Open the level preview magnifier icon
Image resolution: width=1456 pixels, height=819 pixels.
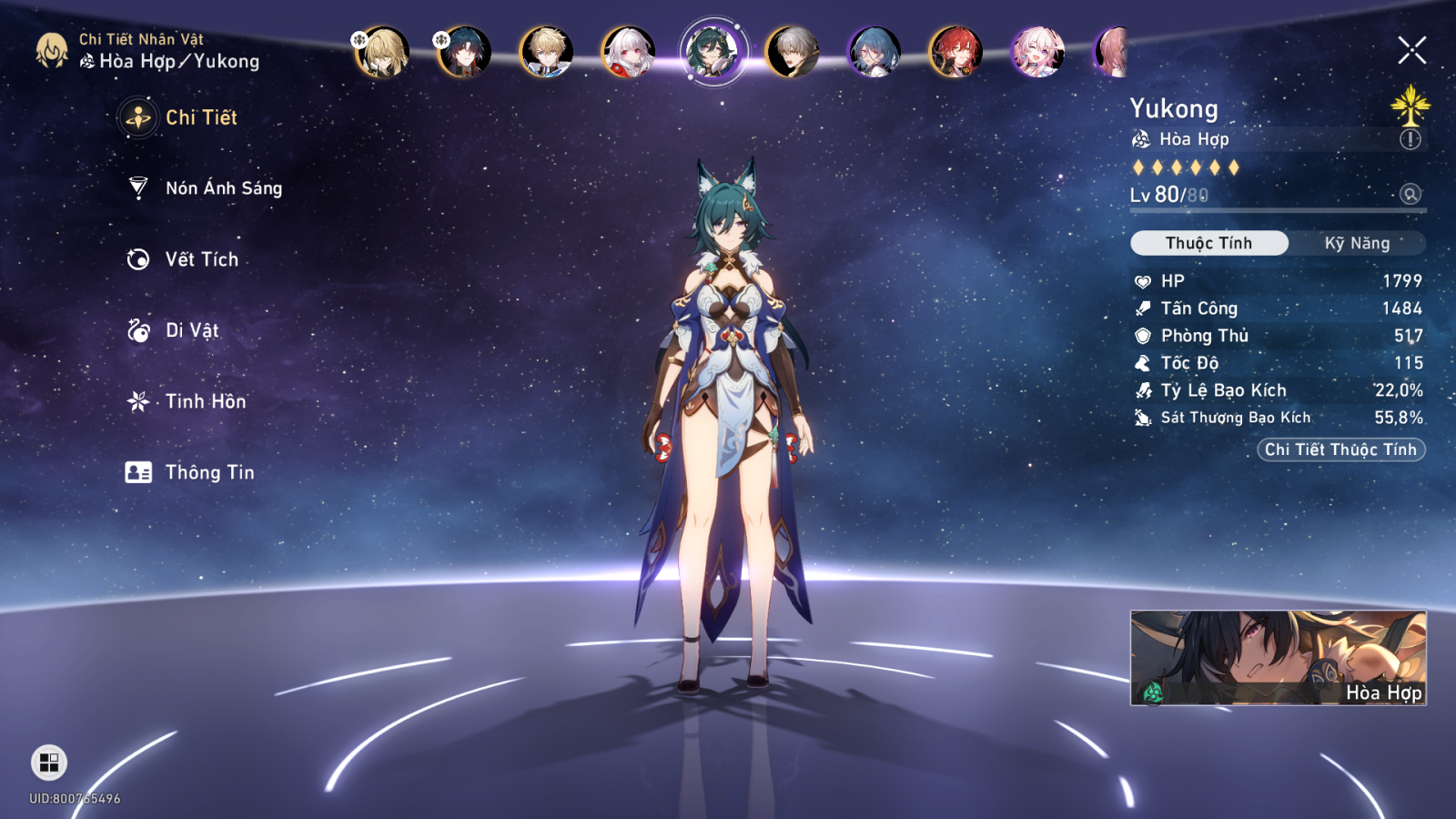tap(1410, 194)
